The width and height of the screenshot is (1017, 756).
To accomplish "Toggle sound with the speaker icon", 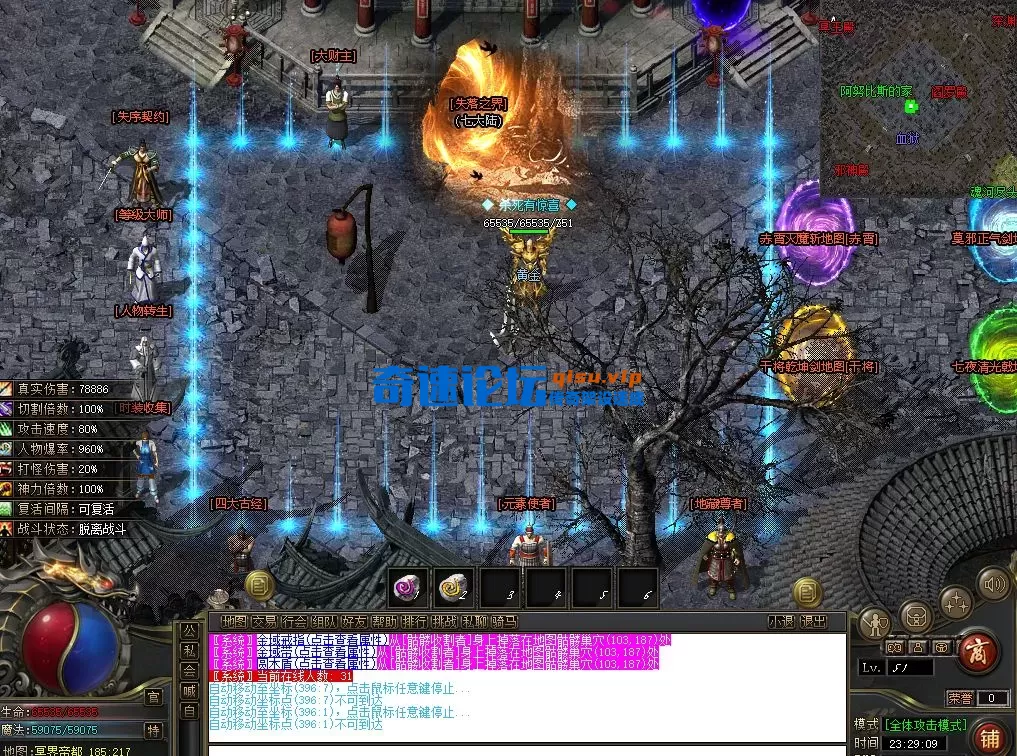I will point(993,583).
